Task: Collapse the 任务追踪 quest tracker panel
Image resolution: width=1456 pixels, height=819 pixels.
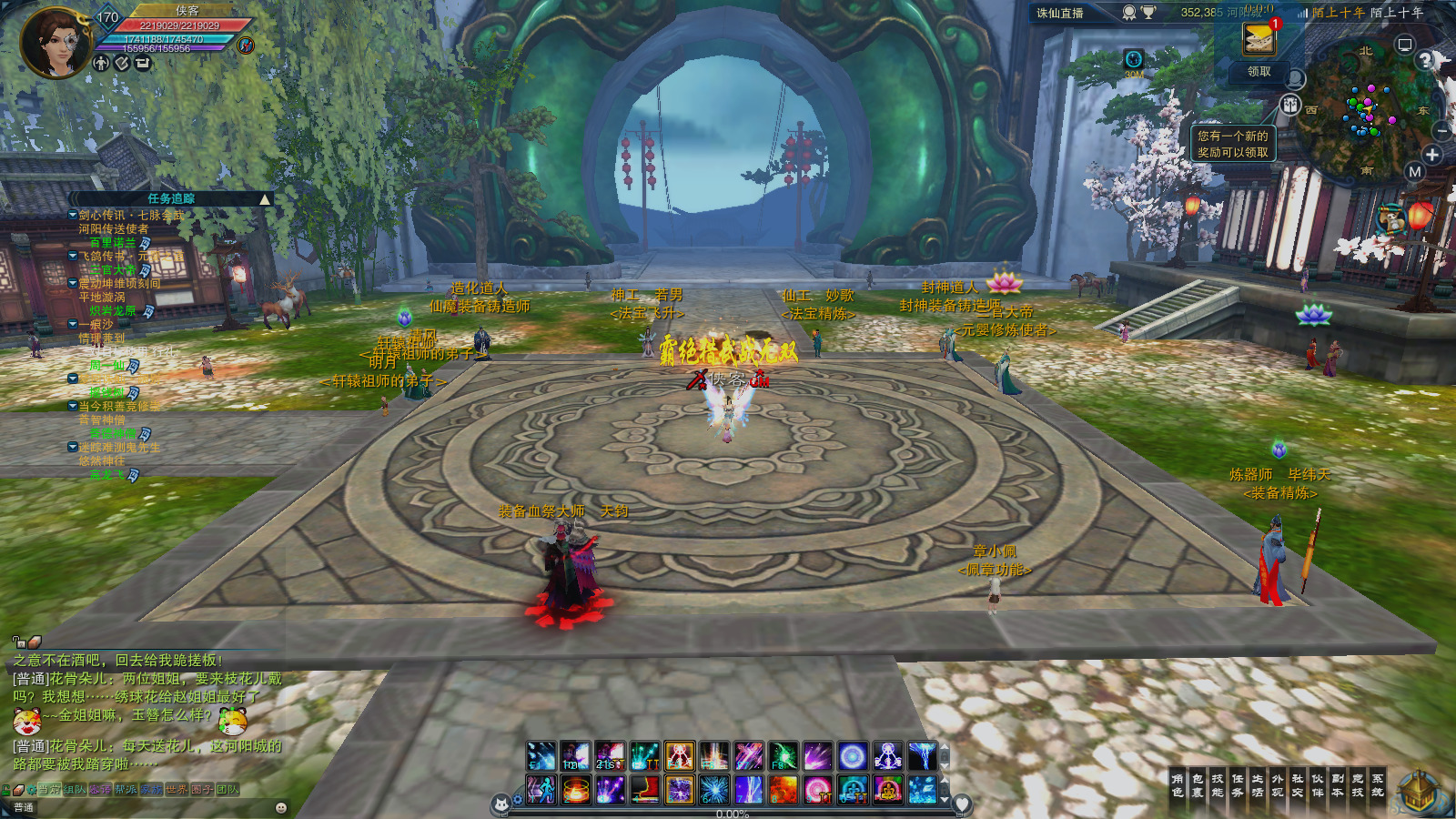Action: [x=265, y=198]
